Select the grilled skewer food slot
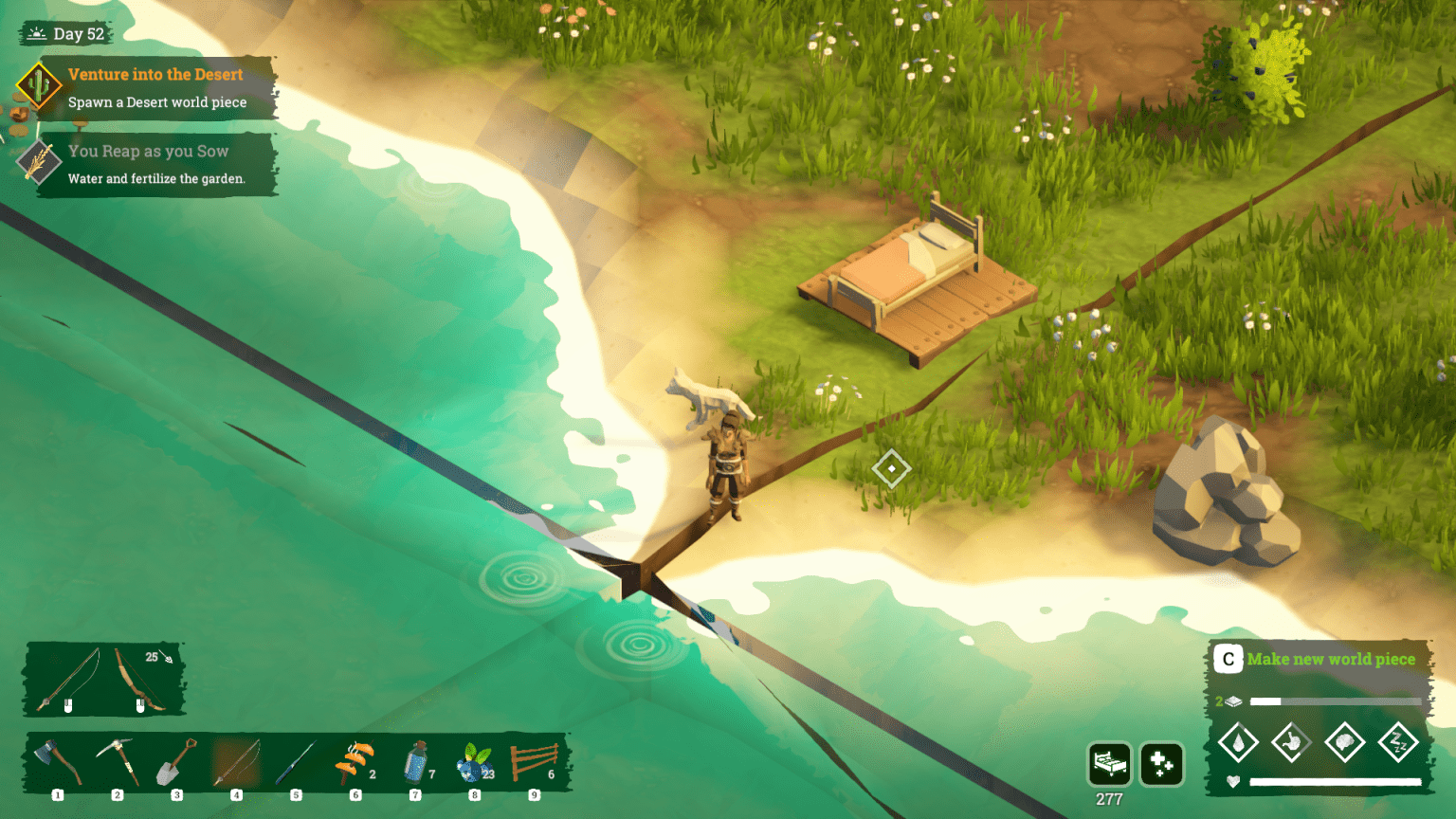 pyautogui.click(x=355, y=762)
